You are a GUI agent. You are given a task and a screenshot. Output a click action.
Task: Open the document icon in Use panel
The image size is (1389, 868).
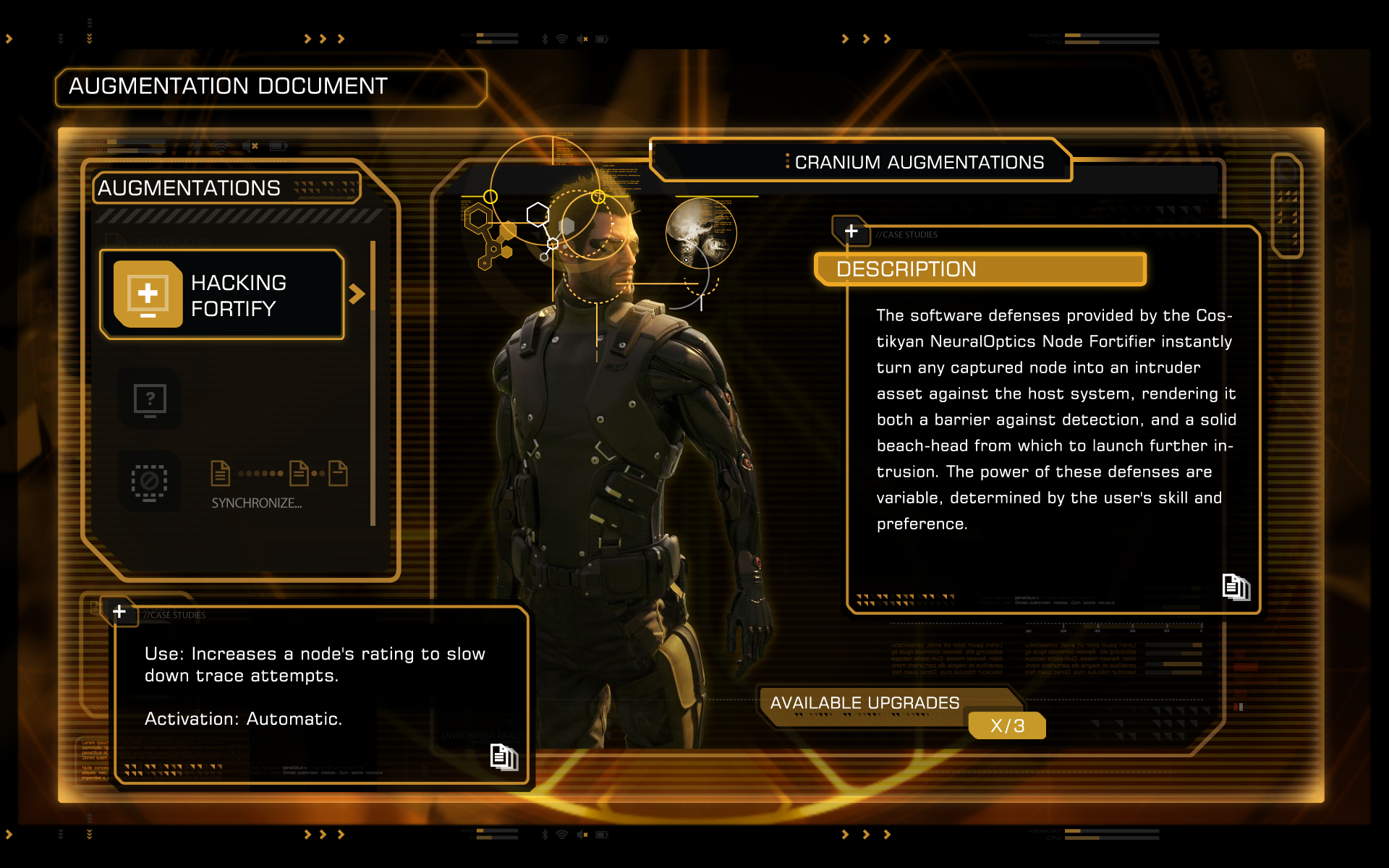(504, 757)
